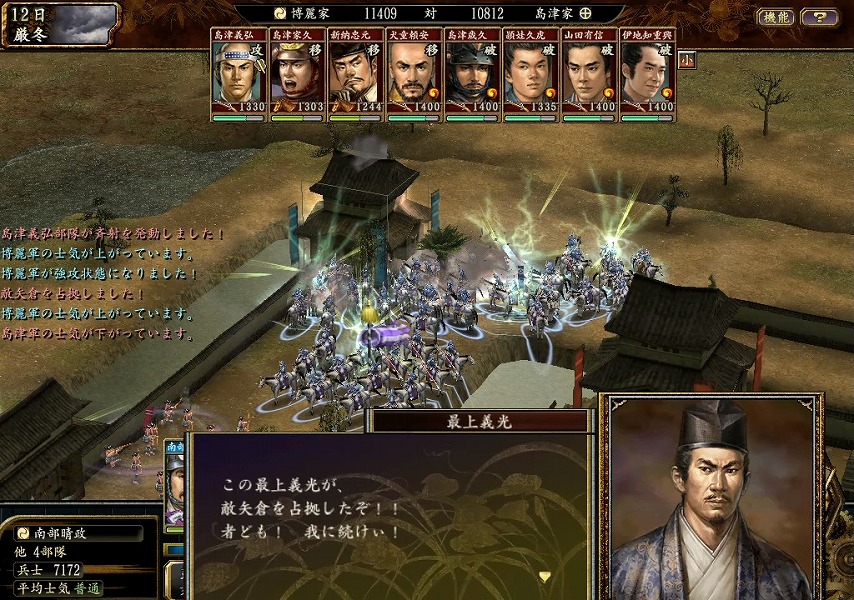Viewport: 854px width, 600px height.
Task: Toggle the small 小 size button
Action: (687, 60)
